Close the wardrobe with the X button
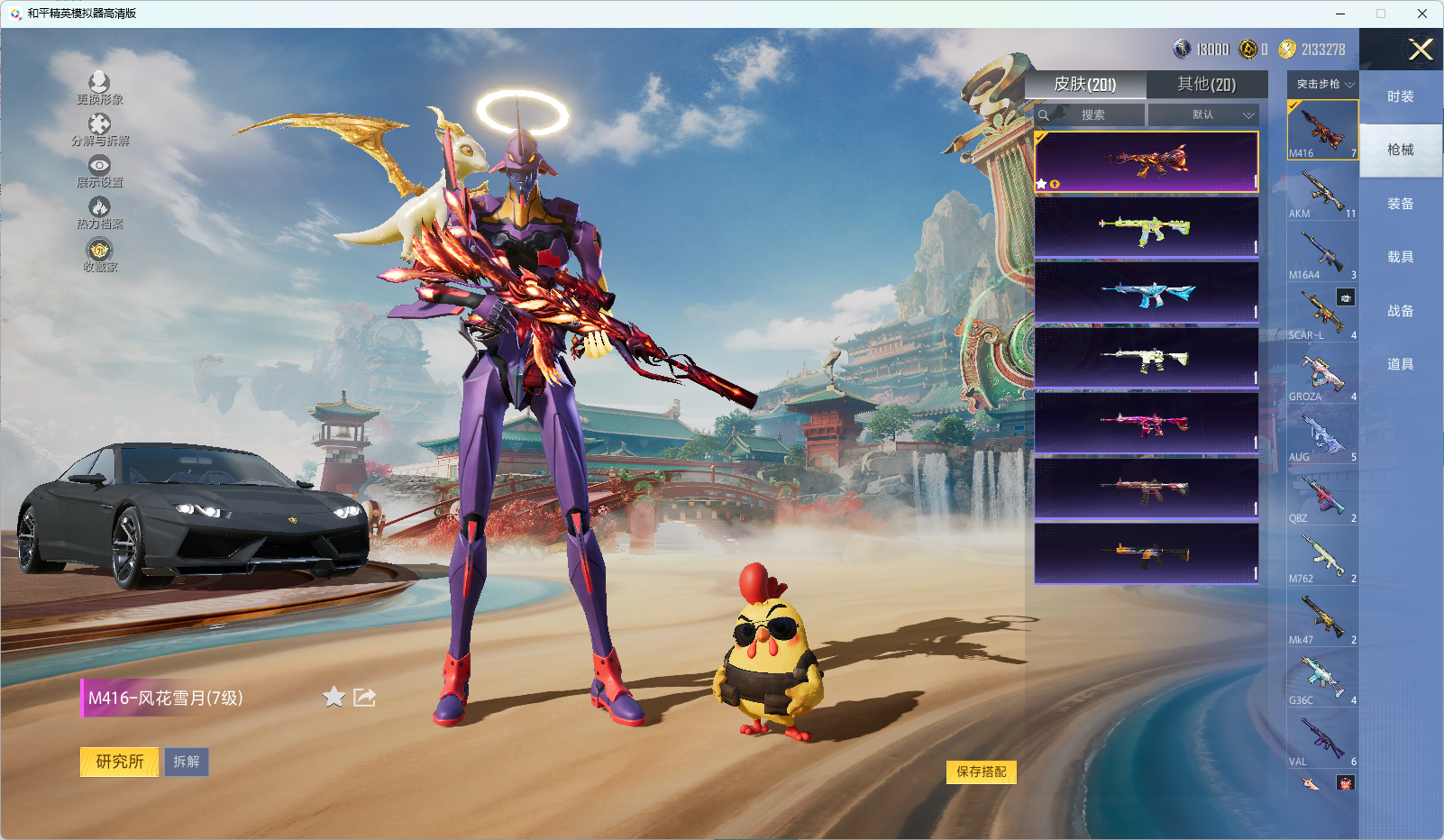This screenshot has width=1444, height=840. 1421,50
